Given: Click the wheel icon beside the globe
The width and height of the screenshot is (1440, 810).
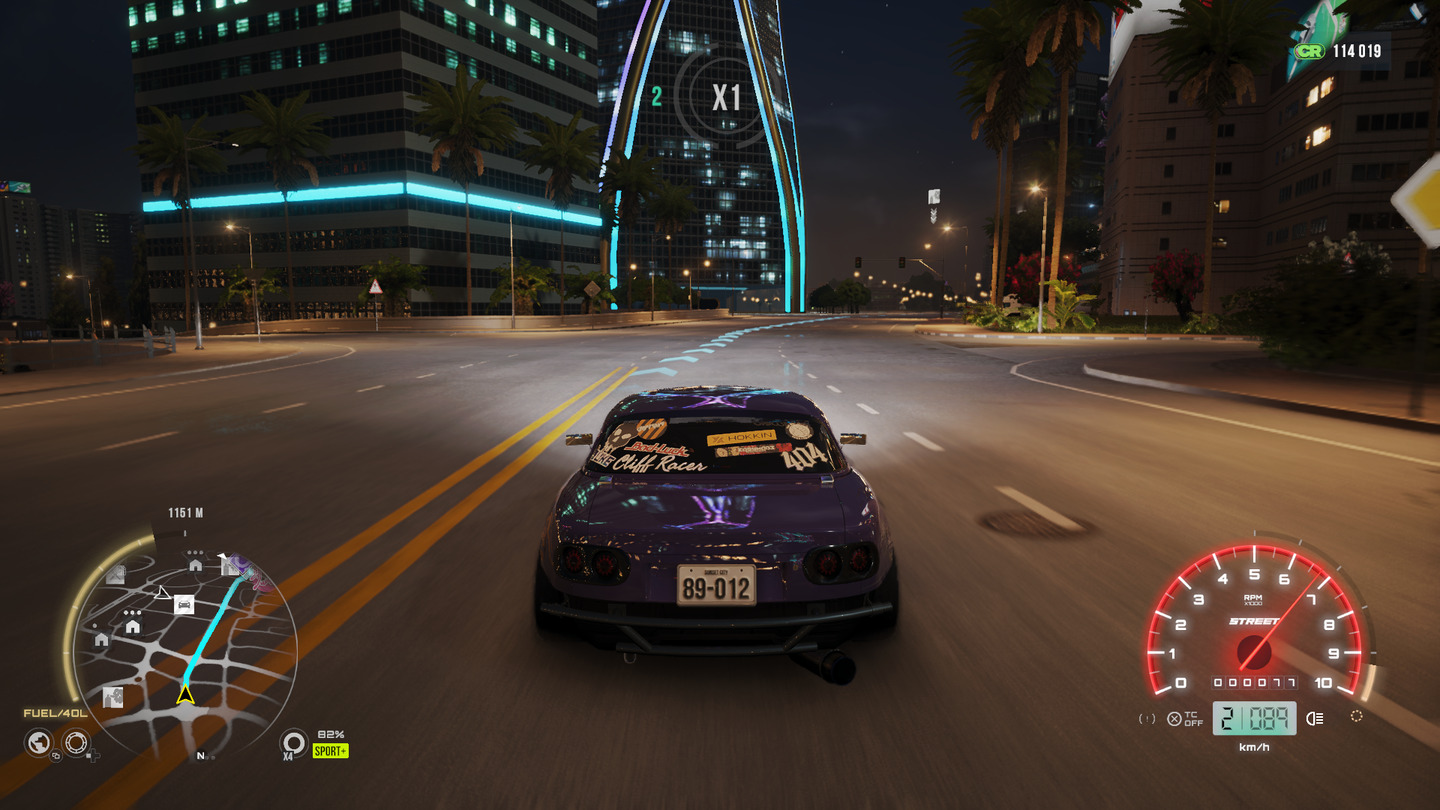Looking at the screenshot, I should pyautogui.click(x=76, y=743).
